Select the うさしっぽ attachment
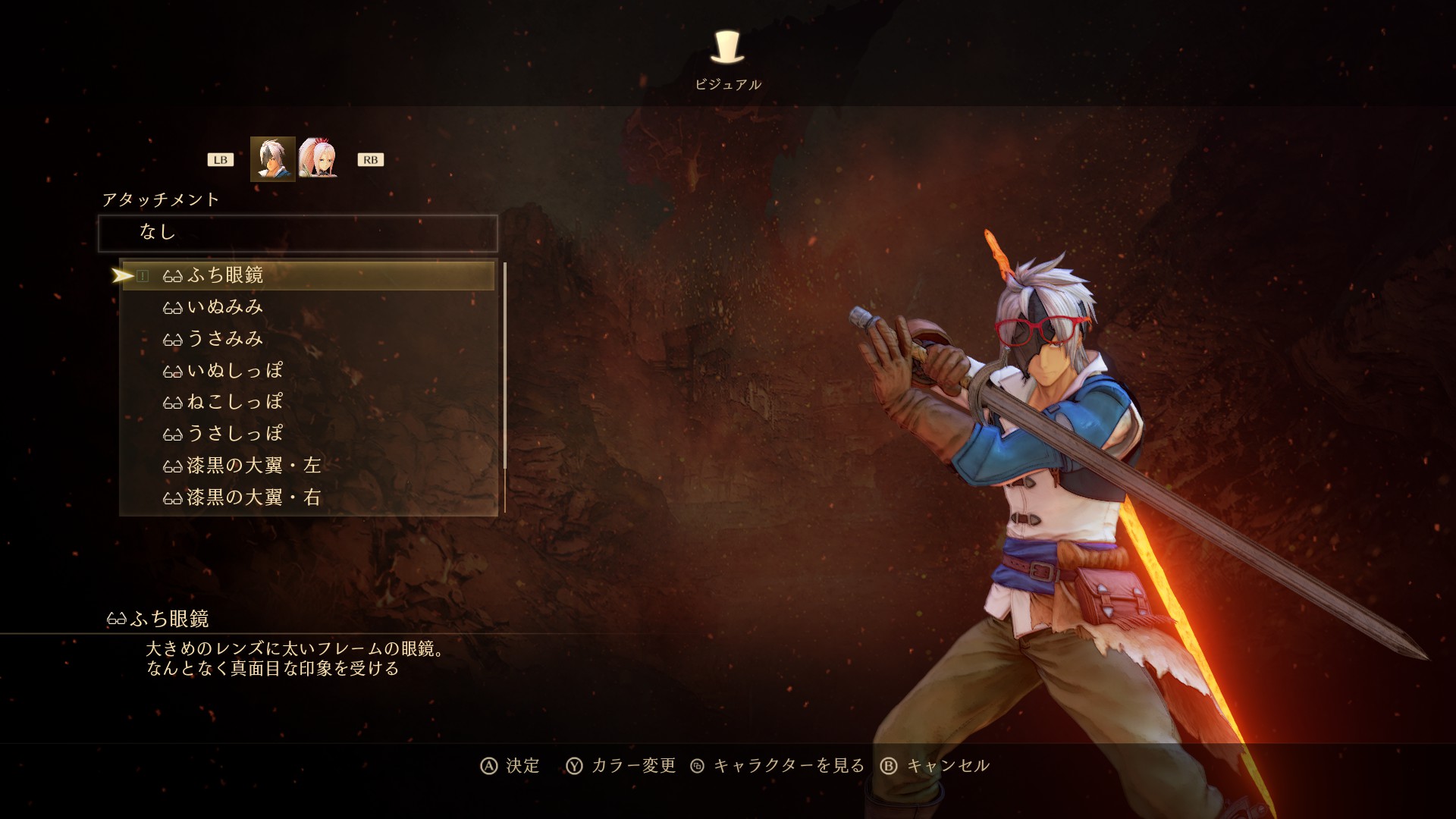The image size is (1456, 819). pyautogui.click(x=234, y=434)
